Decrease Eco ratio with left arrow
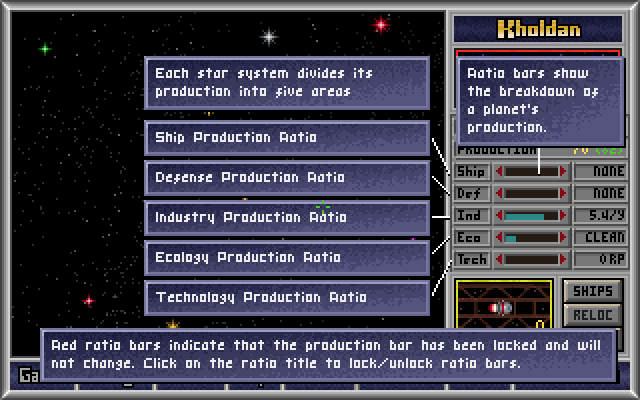This screenshot has height=400, width=640. 500,237
